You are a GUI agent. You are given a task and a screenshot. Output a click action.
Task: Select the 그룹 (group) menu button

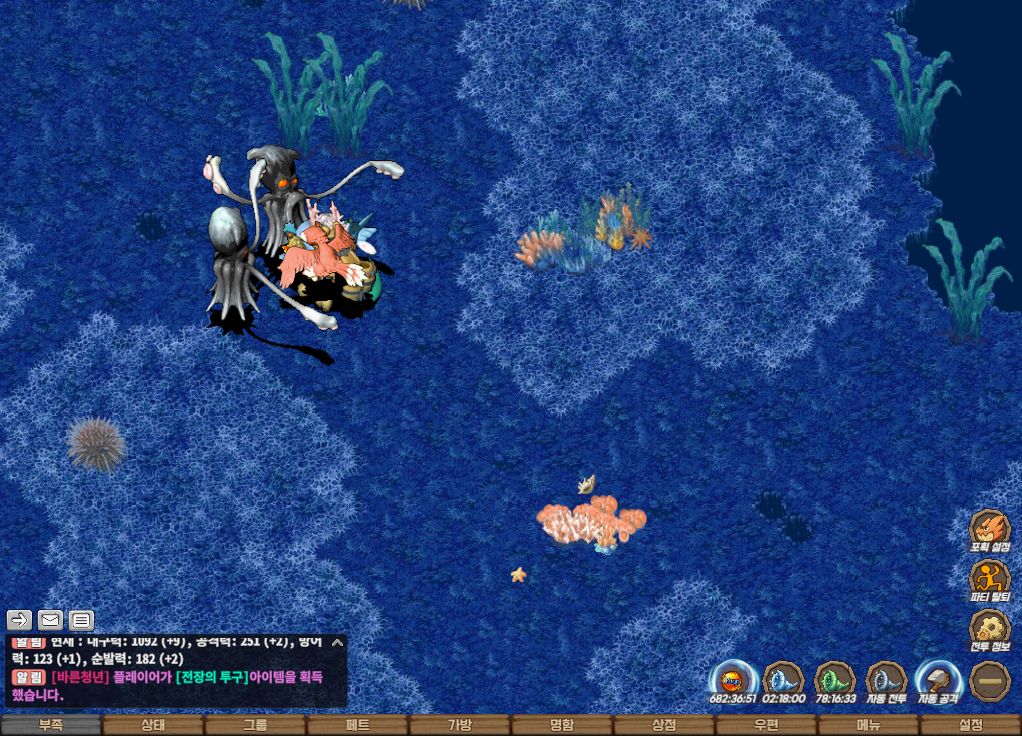[x=255, y=725]
